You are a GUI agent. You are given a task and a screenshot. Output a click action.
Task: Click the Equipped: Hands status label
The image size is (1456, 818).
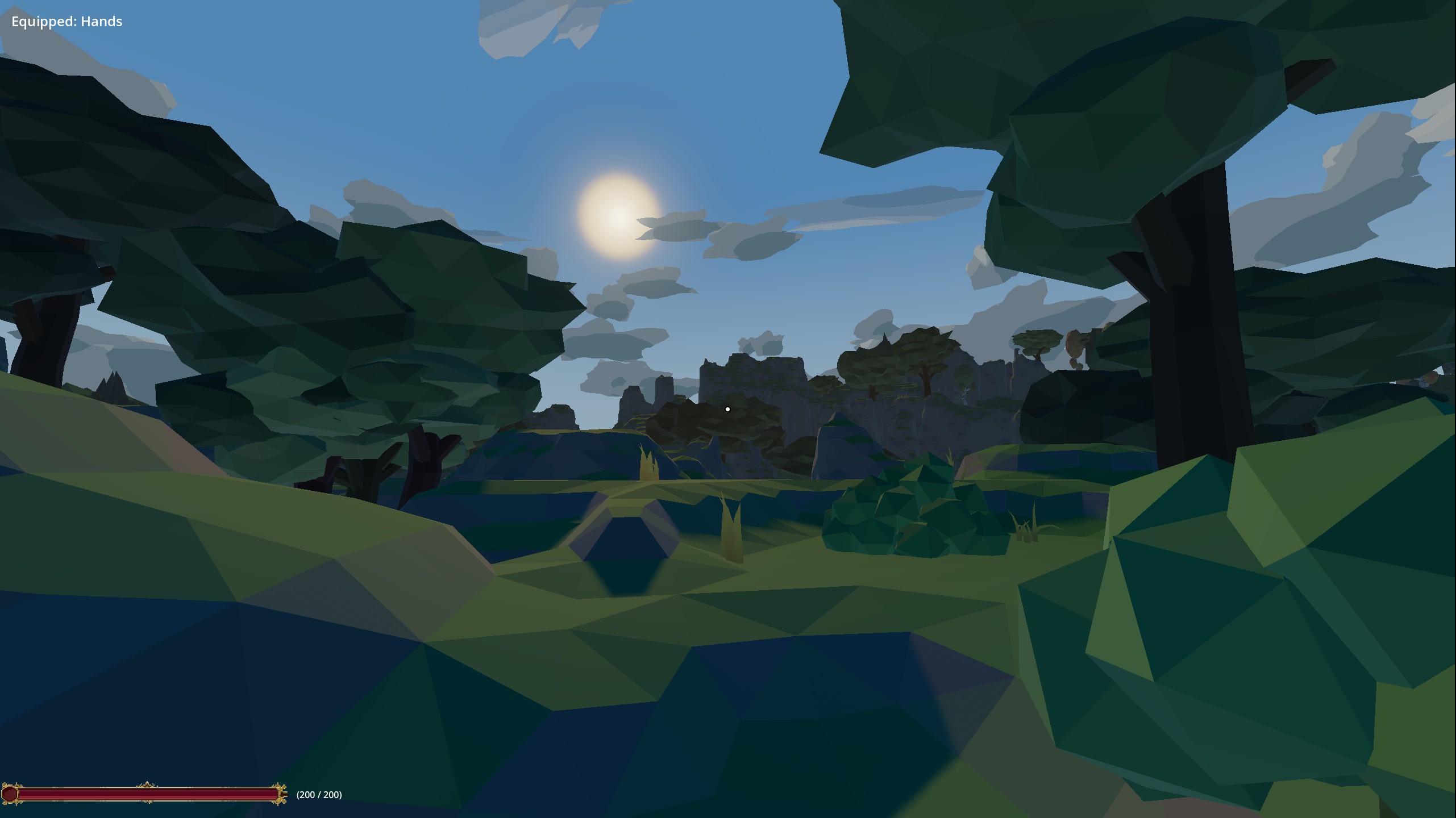tap(66, 22)
